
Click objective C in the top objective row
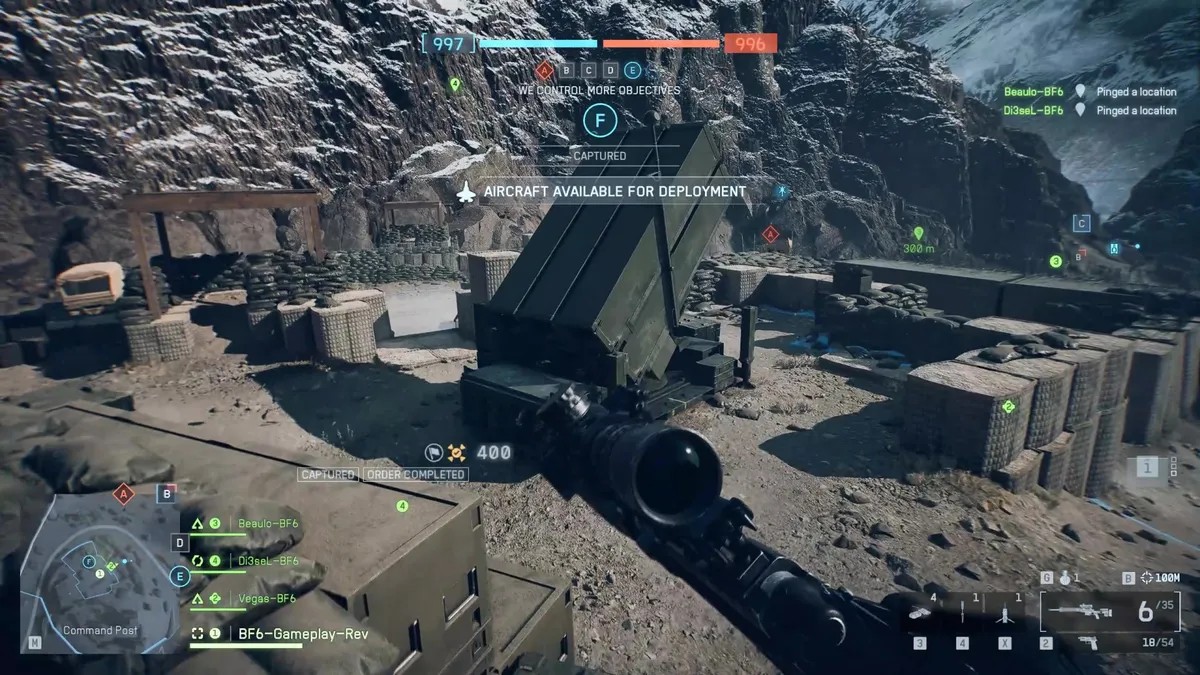[x=588, y=70]
